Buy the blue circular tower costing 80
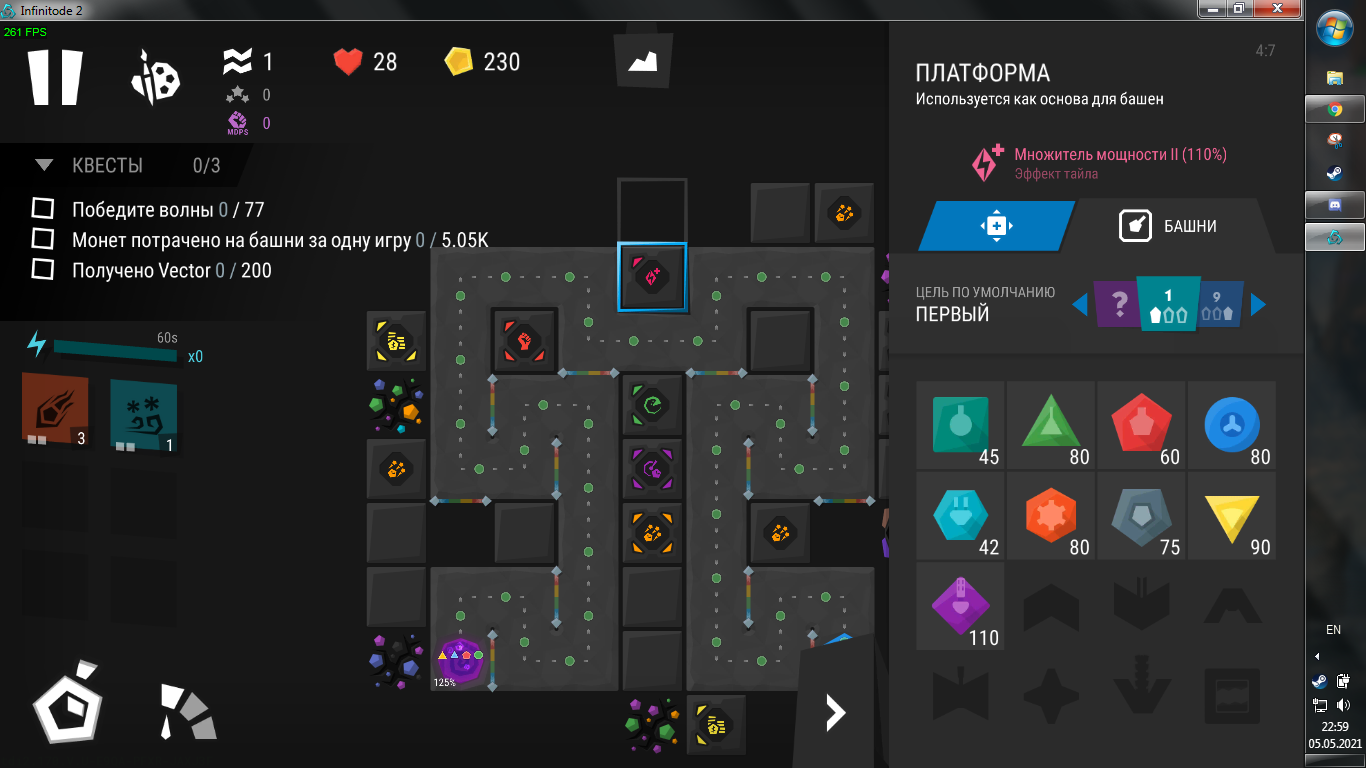This screenshot has height=768, width=1366. click(1231, 425)
